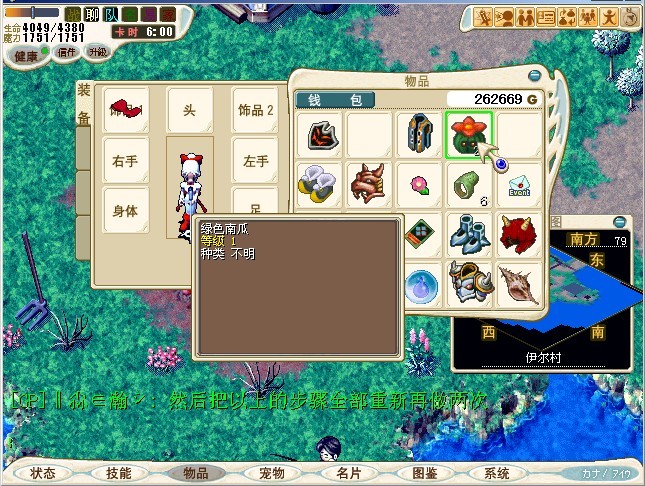Open the 技能 skills menu
The image size is (645, 486).
(118, 473)
